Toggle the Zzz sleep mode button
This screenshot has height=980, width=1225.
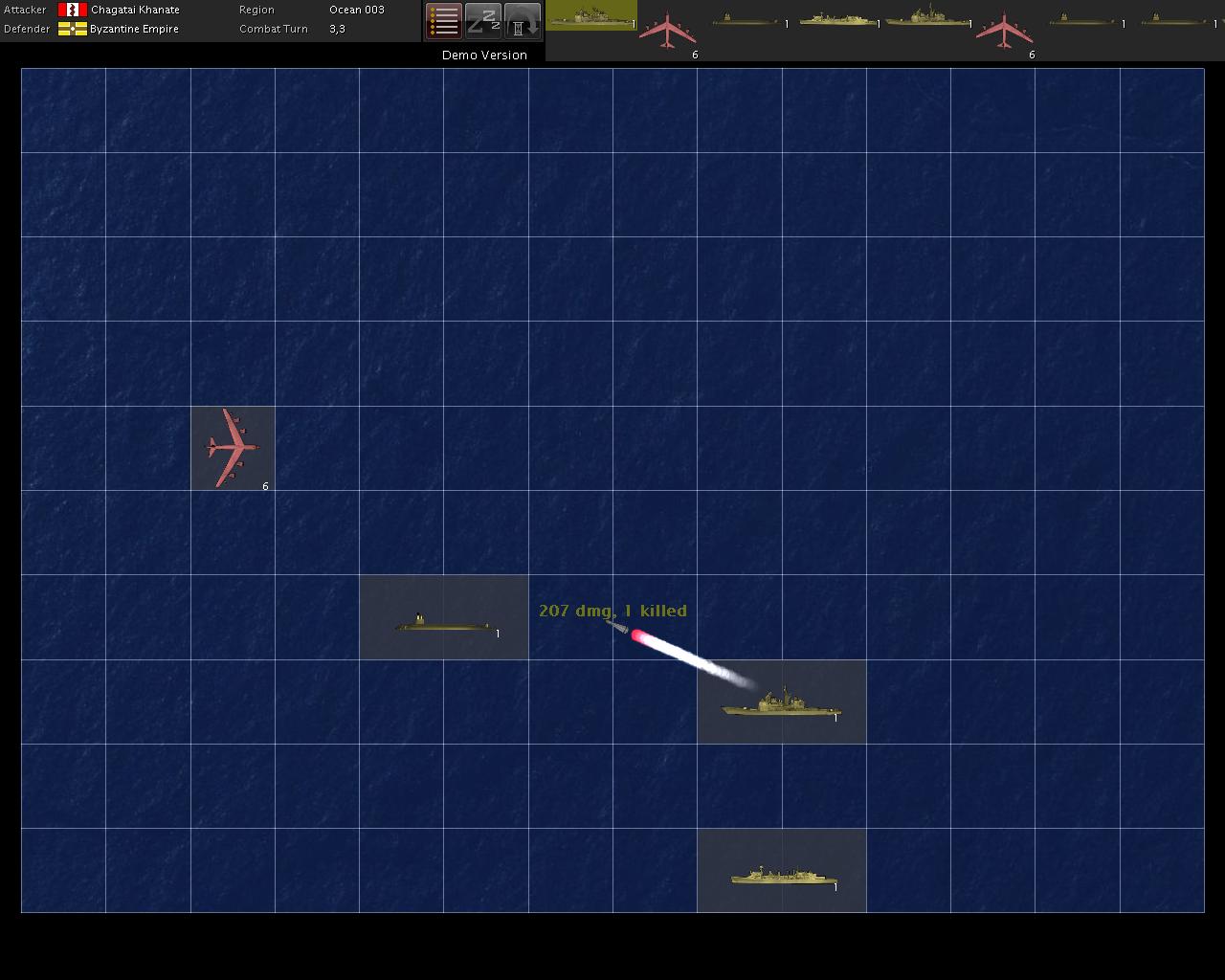pyautogui.click(x=483, y=21)
